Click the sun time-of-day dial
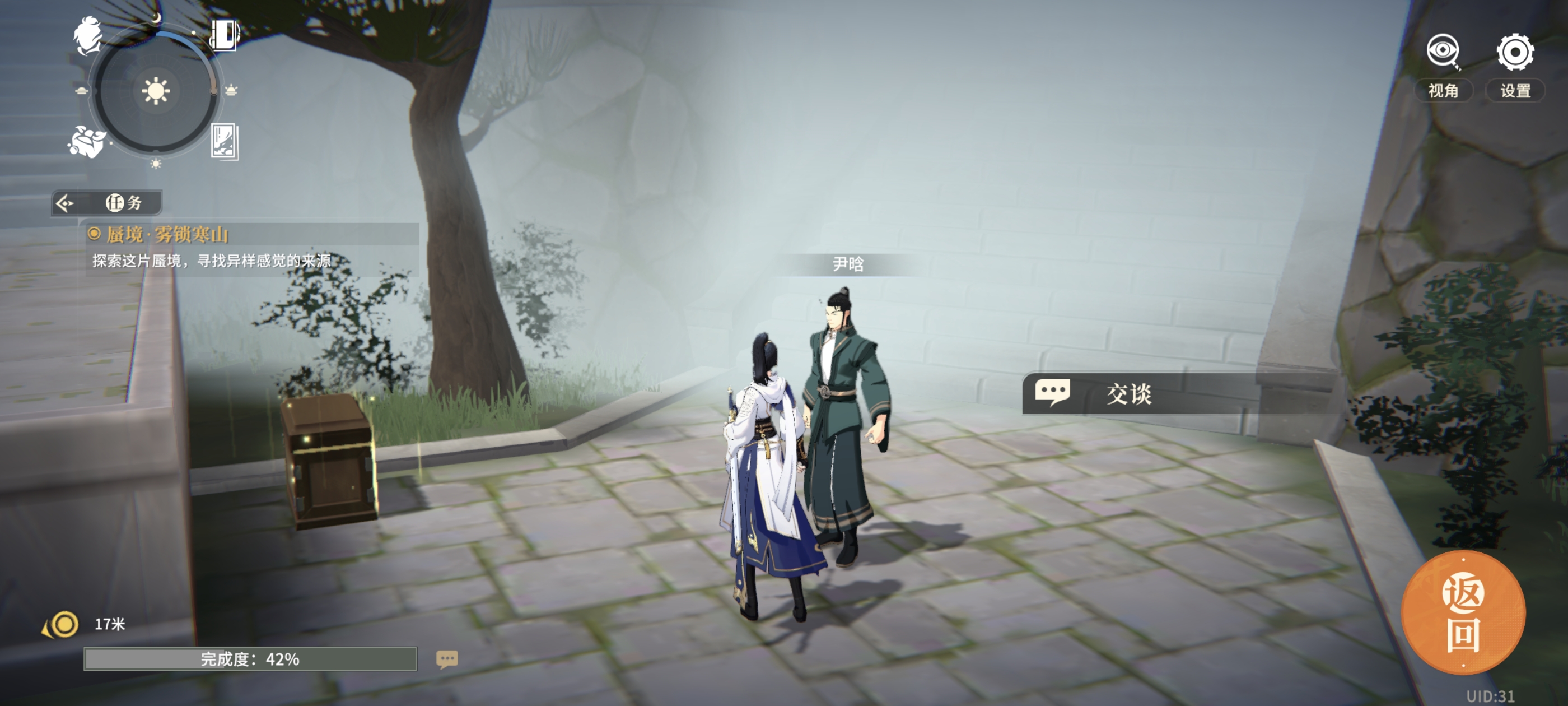1568x706 pixels. [155, 91]
